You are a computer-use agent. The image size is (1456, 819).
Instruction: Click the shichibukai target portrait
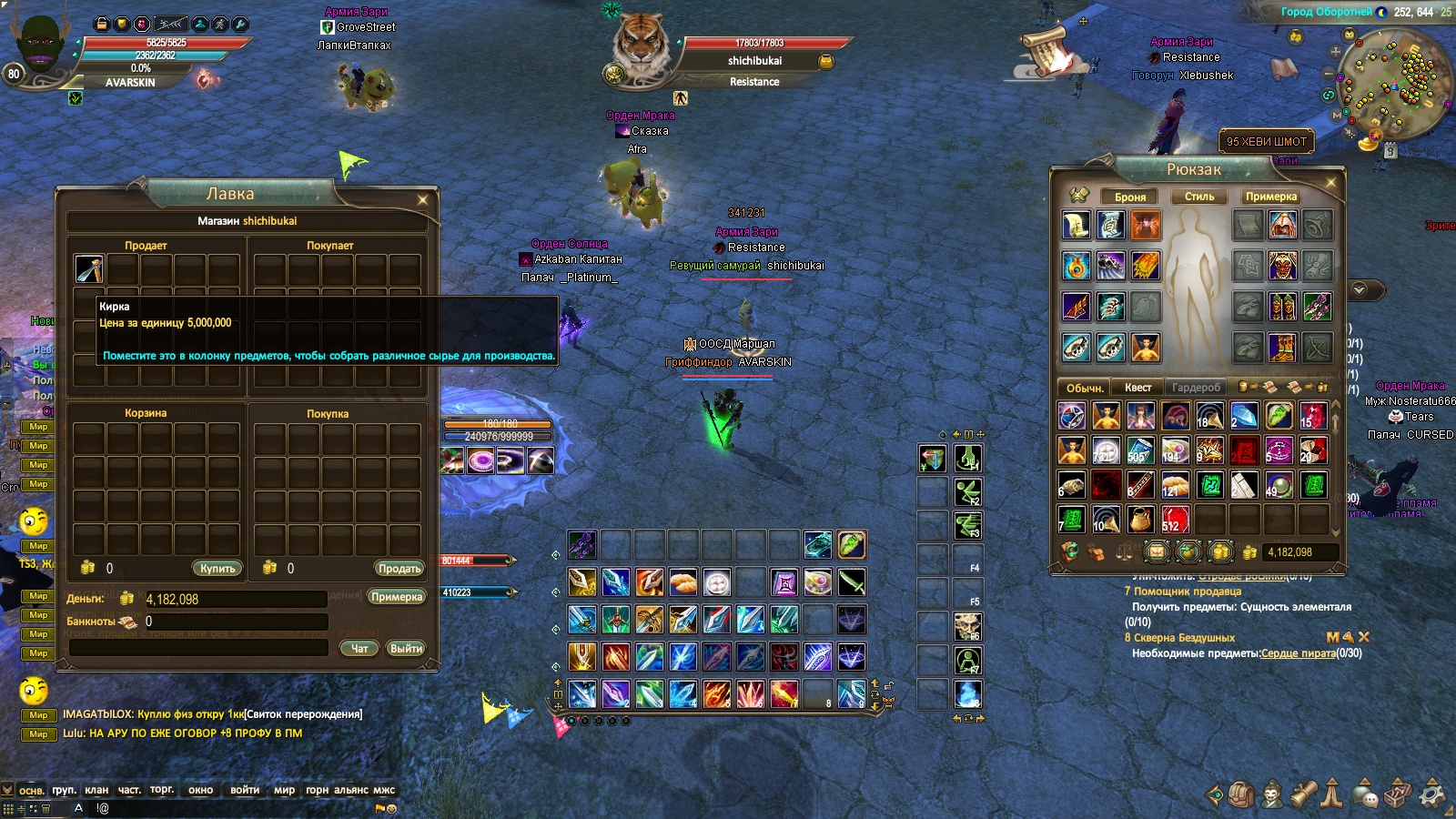click(x=641, y=45)
